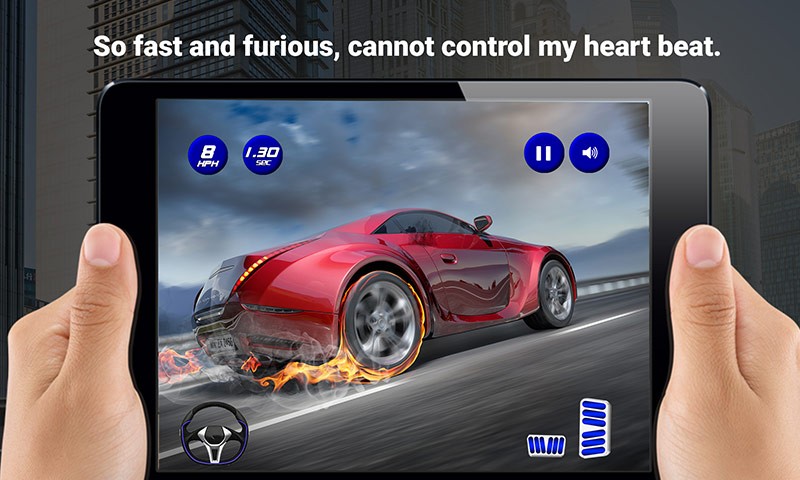
Task: Tap the small brake pedal
Action: (x=546, y=445)
